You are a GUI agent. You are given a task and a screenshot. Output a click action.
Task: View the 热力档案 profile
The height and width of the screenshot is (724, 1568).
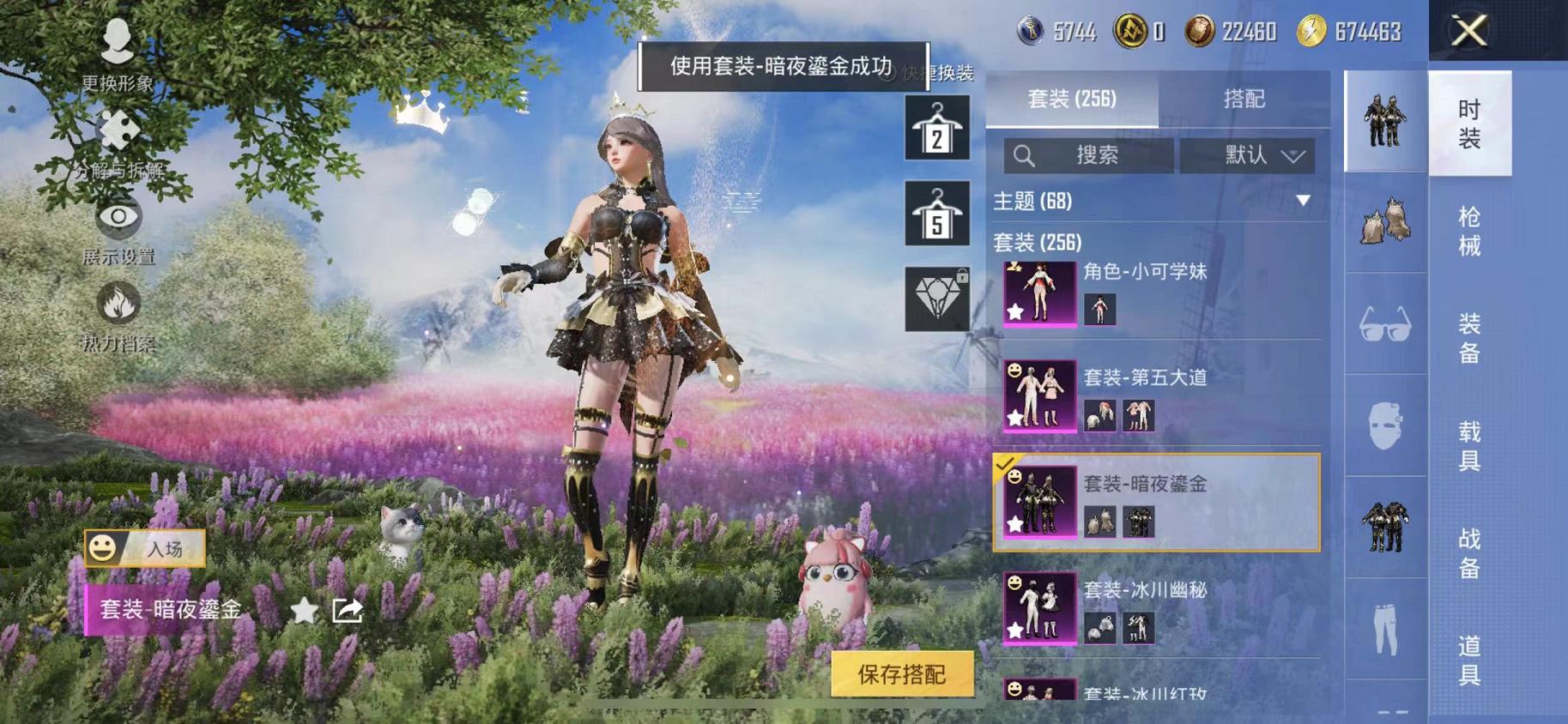point(118,309)
